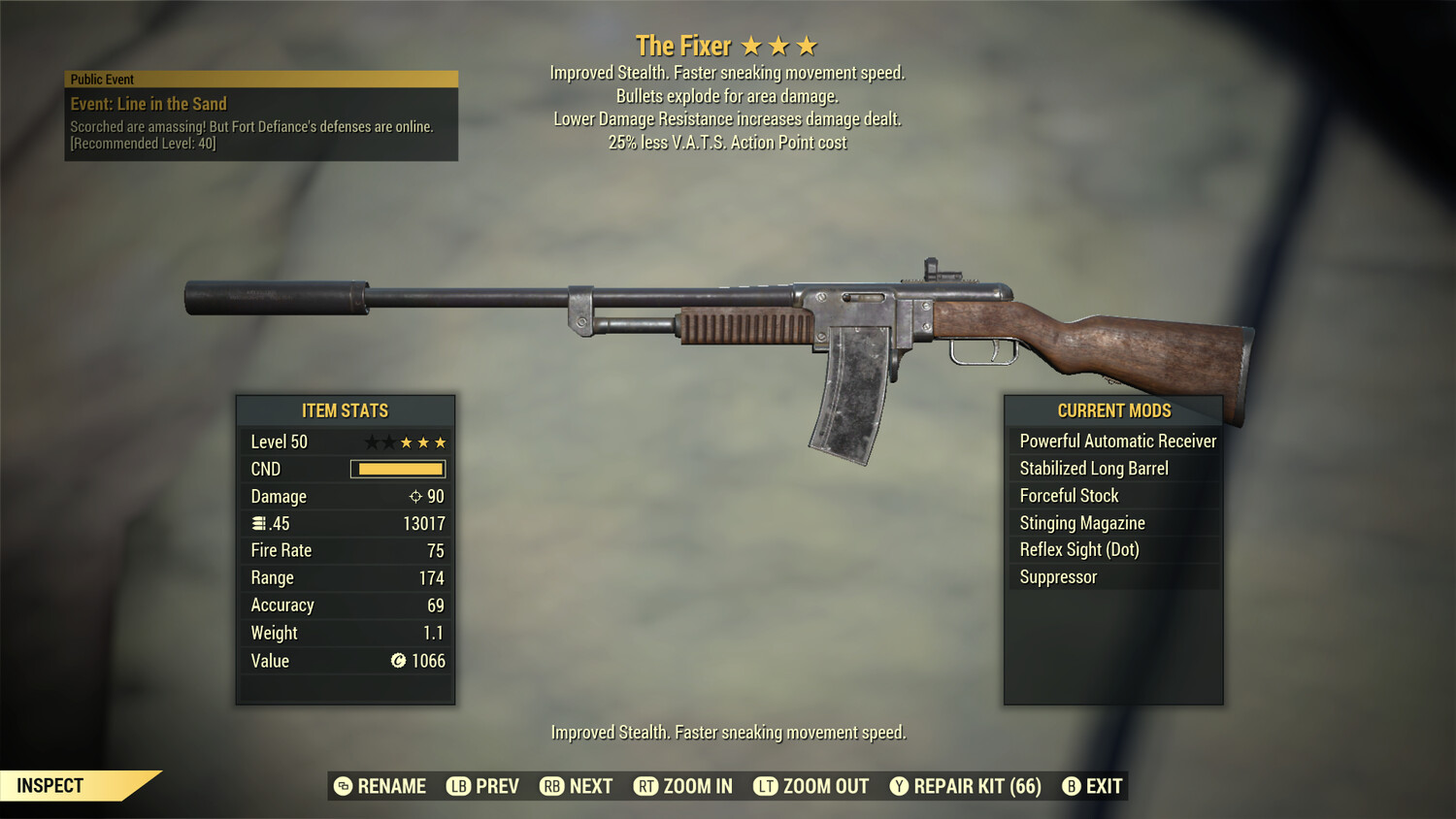Click the RT button prompt beside ZOOM IN
1456x819 pixels.
click(x=647, y=786)
